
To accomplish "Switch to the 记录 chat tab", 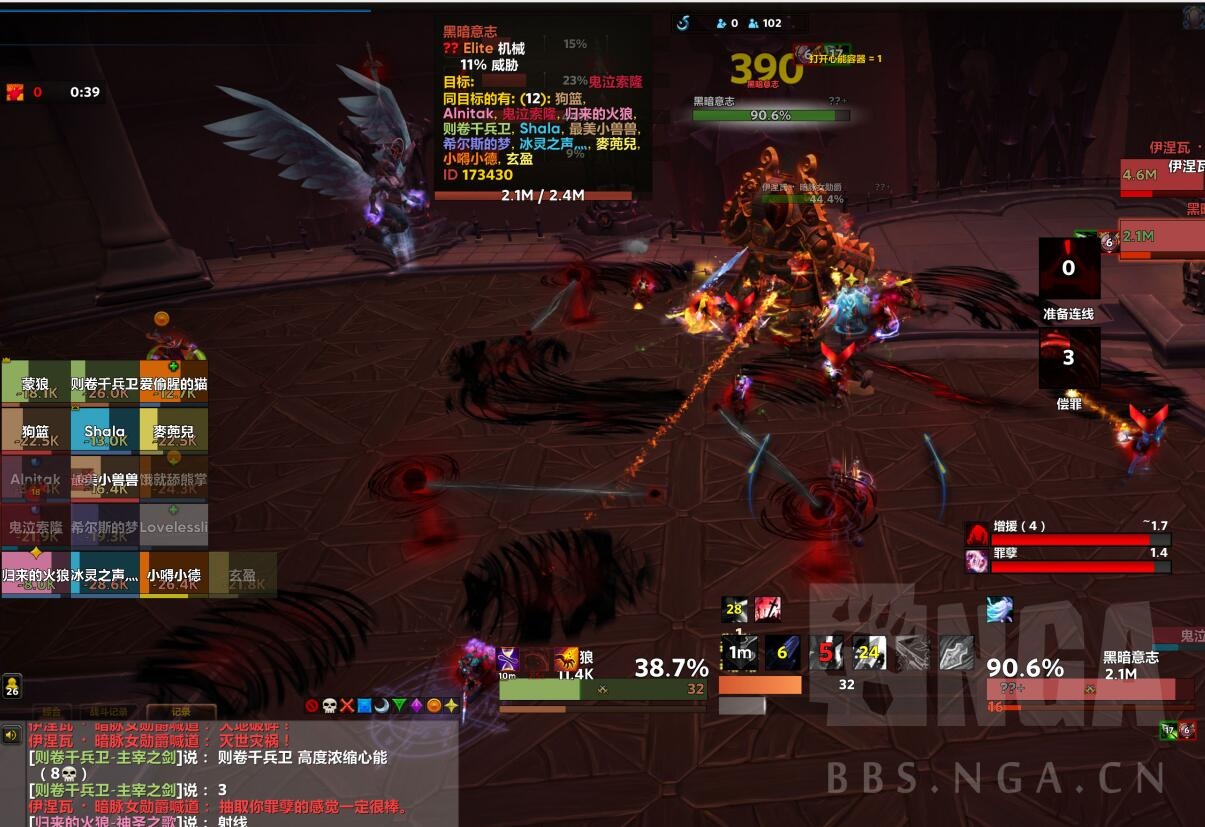I will tap(181, 712).
